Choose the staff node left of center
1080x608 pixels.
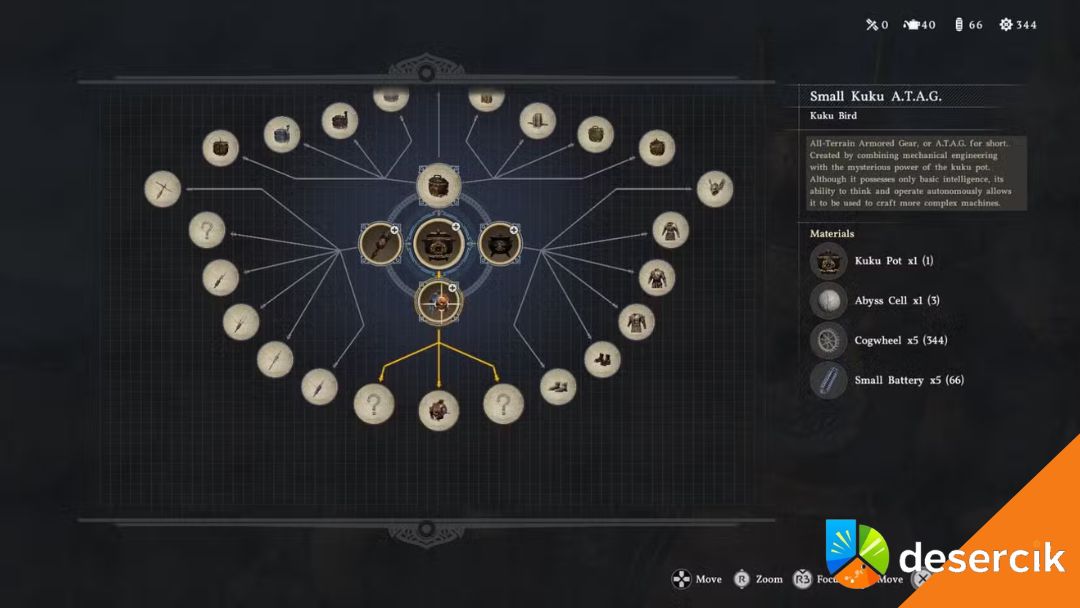point(380,244)
